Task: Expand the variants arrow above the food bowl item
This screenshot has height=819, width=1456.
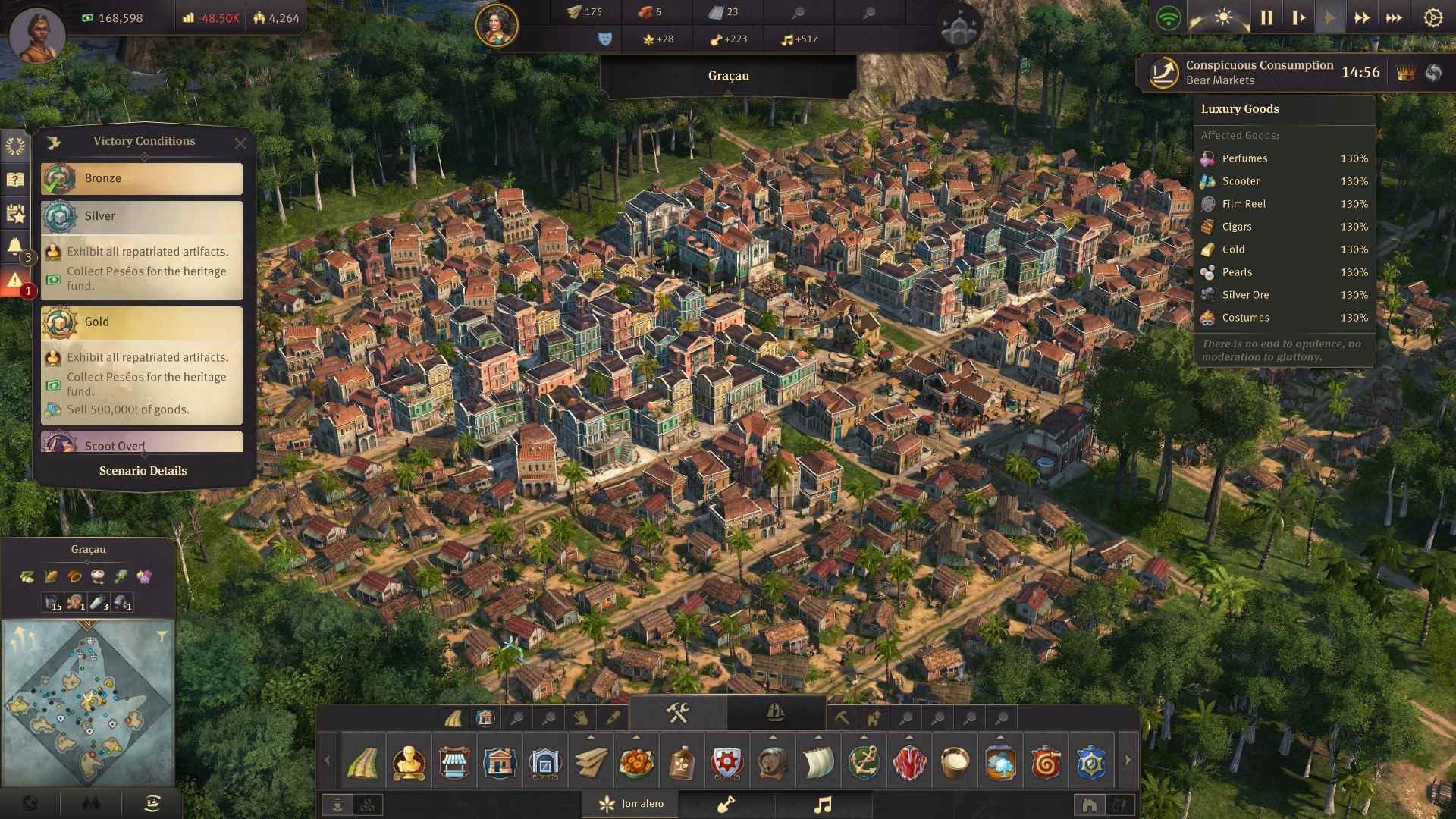Action: [638, 736]
